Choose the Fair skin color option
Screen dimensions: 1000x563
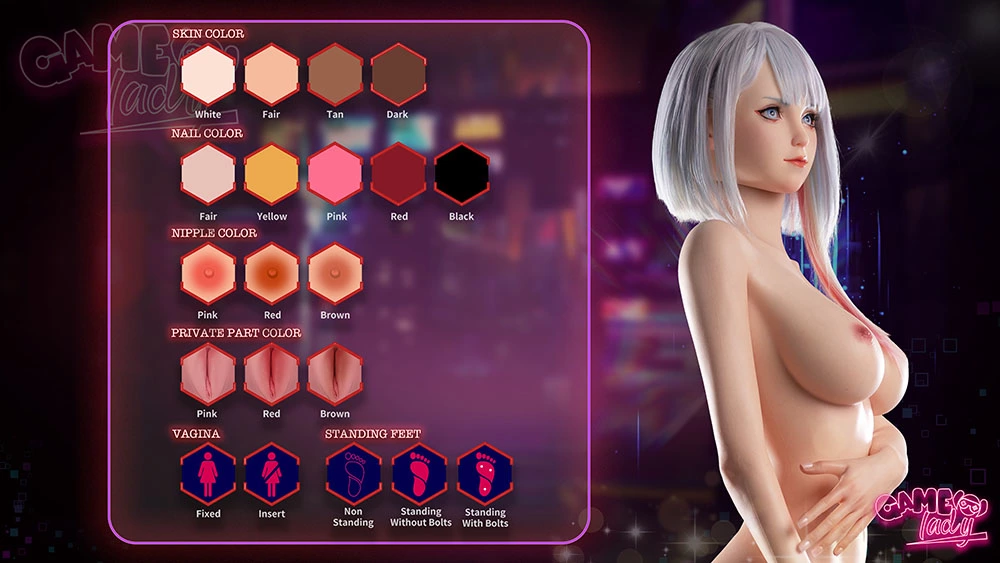tap(272, 74)
